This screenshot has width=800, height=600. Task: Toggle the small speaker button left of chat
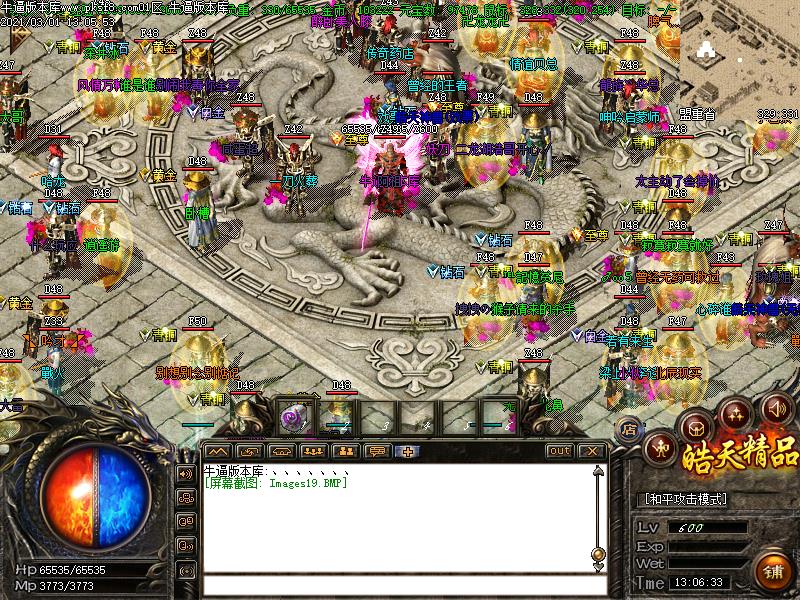(186, 473)
